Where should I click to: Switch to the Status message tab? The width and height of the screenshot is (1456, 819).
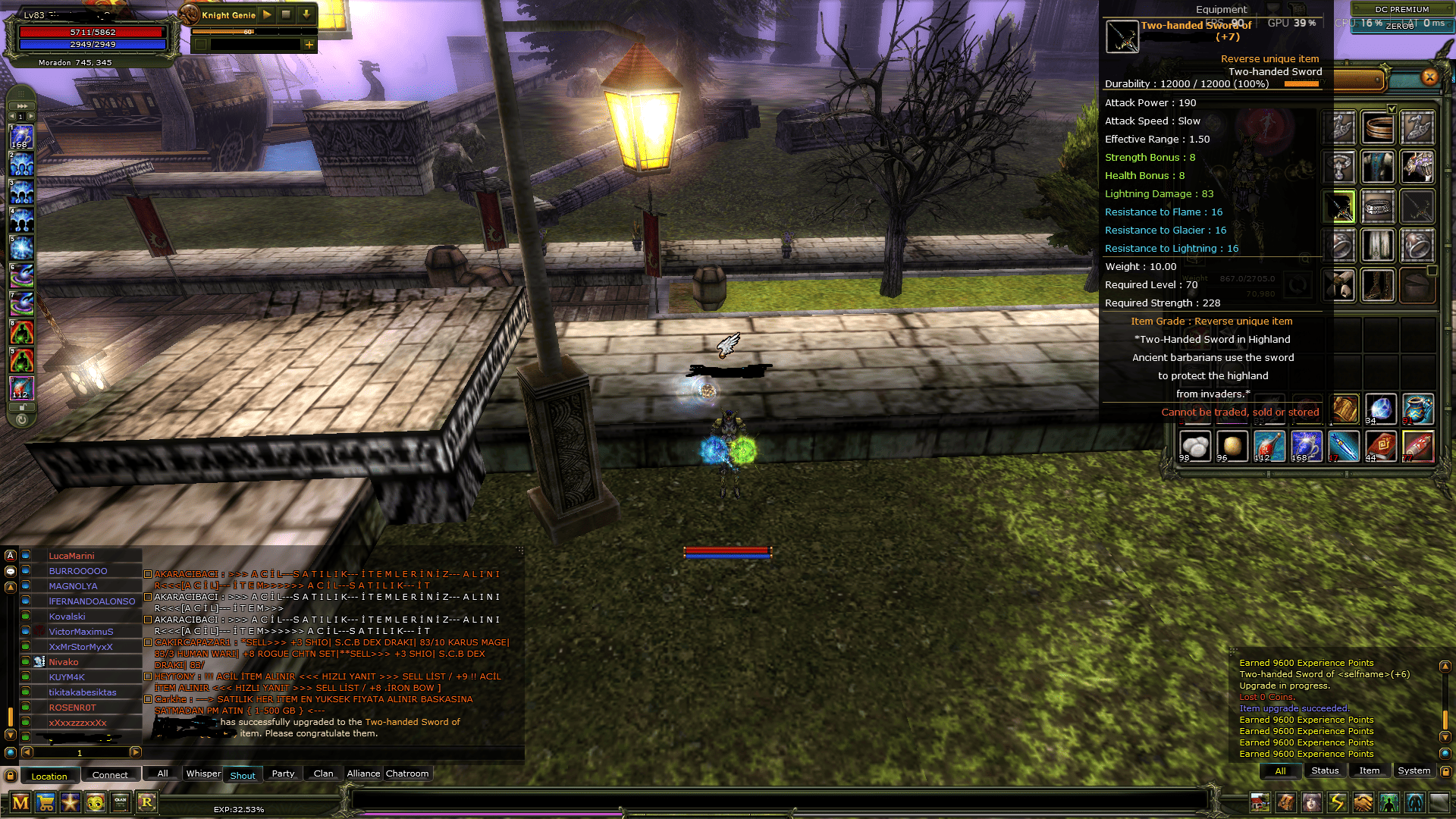(1326, 770)
